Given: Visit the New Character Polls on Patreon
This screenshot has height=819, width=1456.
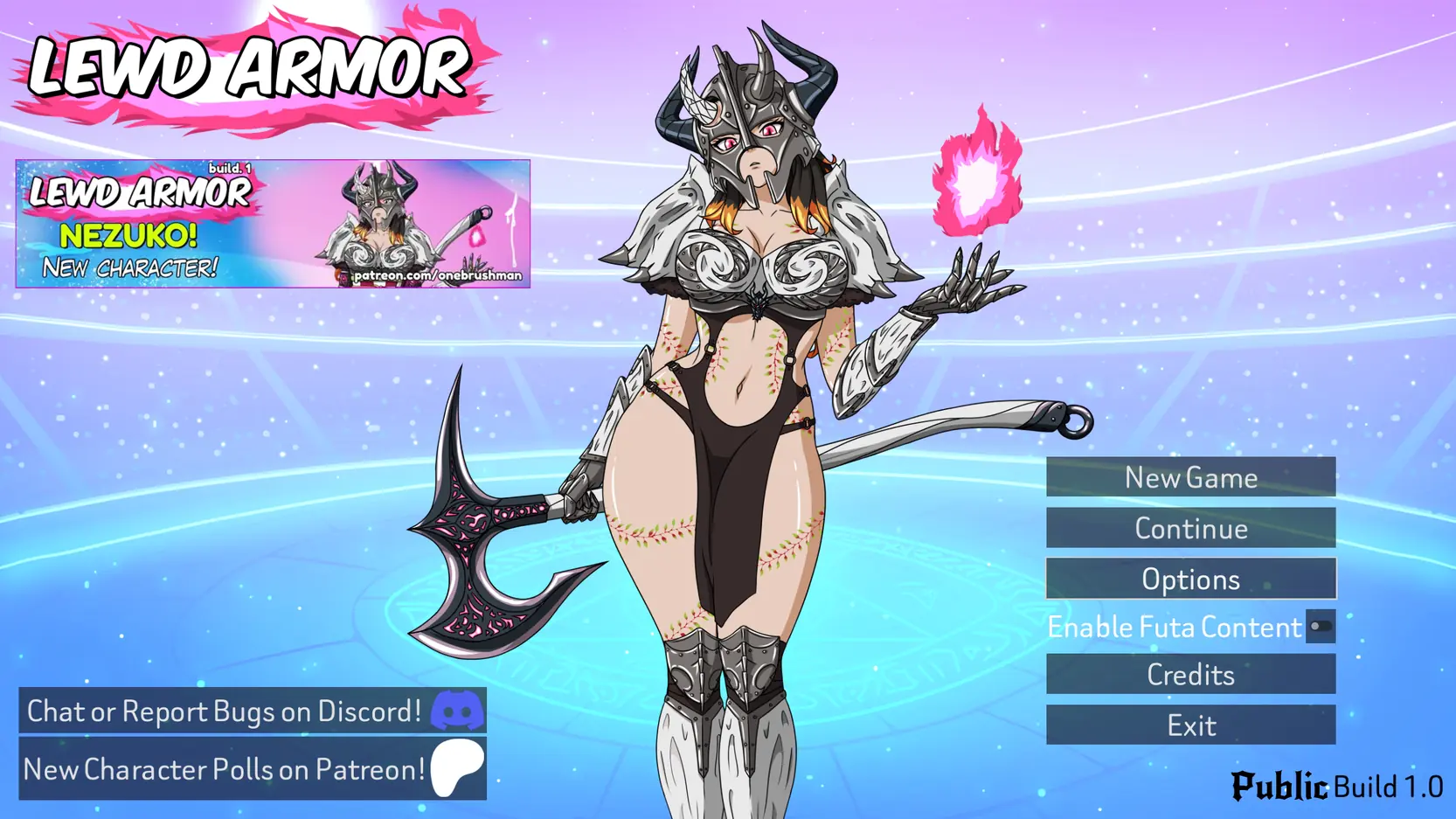Looking at the screenshot, I should pos(253,769).
